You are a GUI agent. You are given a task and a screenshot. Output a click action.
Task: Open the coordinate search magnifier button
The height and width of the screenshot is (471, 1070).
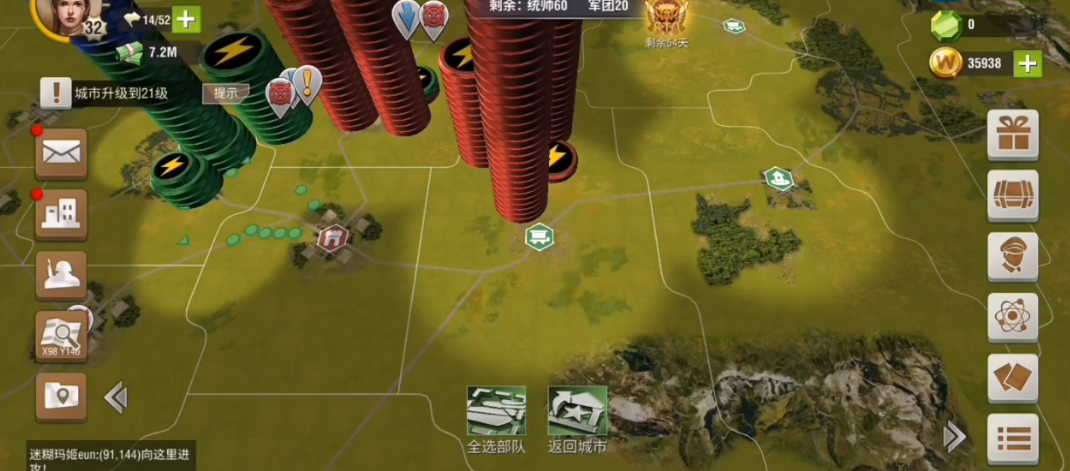click(61, 335)
